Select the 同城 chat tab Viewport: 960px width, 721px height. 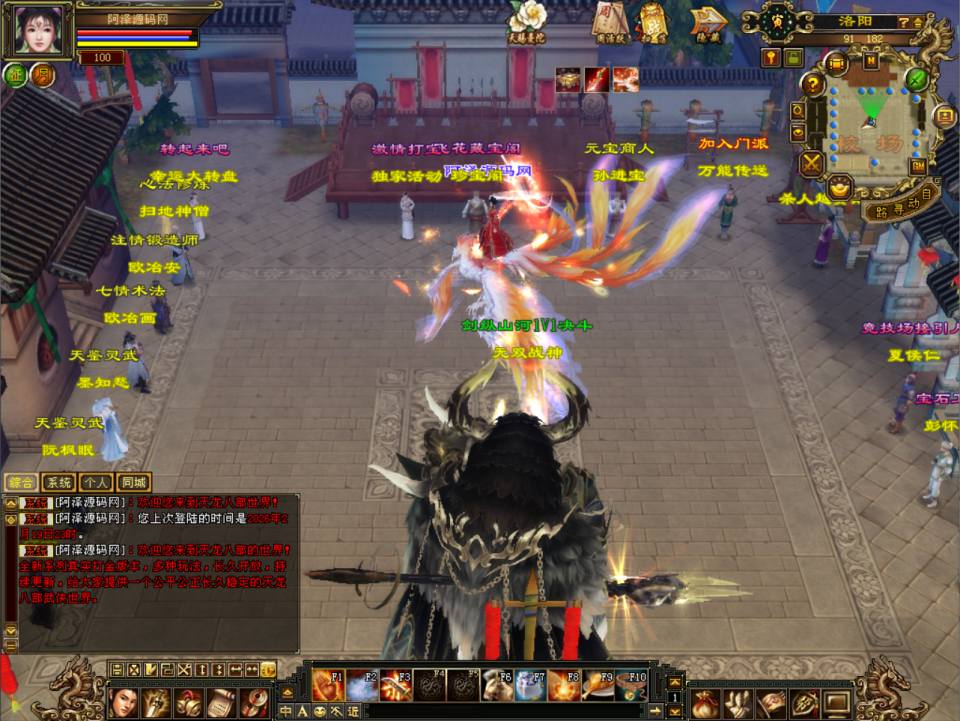[134, 482]
